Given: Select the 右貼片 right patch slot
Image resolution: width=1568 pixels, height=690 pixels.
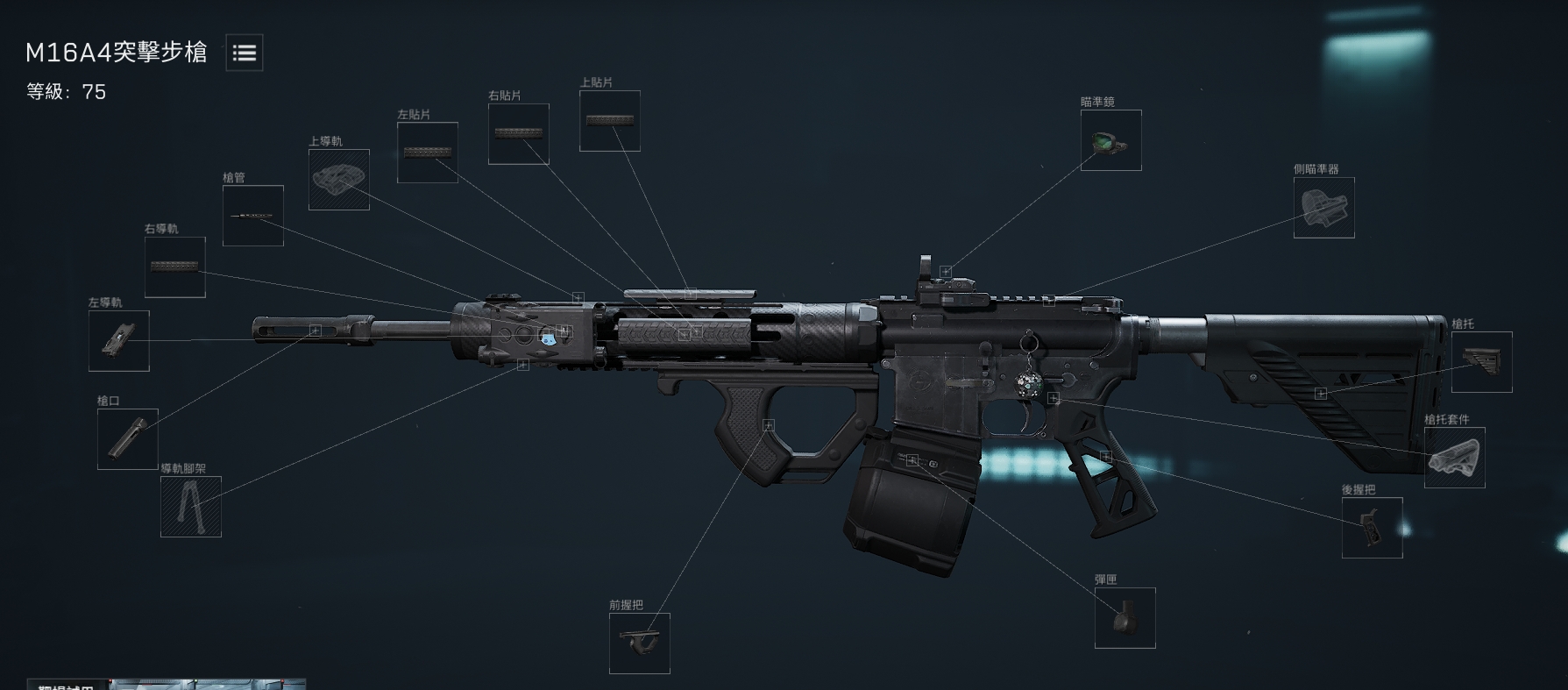Looking at the screenshot, I should tap(518, 134).
